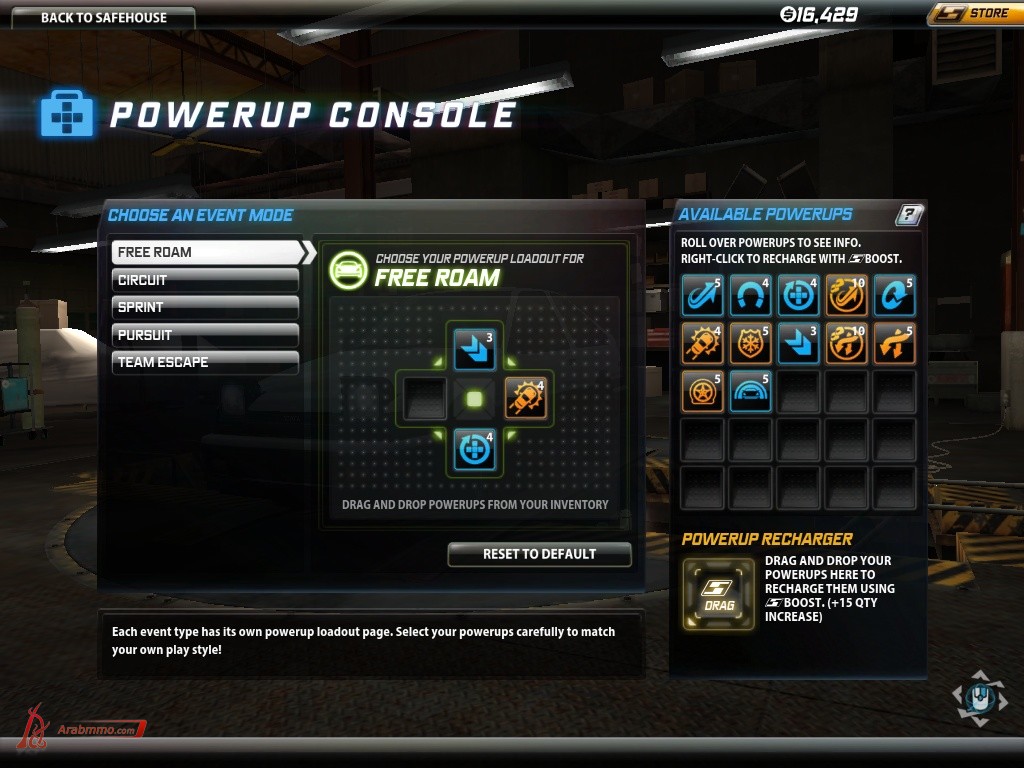Select the blue horseshoe magnet powerup
Screen dimensions: 1024x768
click(749, 295)
